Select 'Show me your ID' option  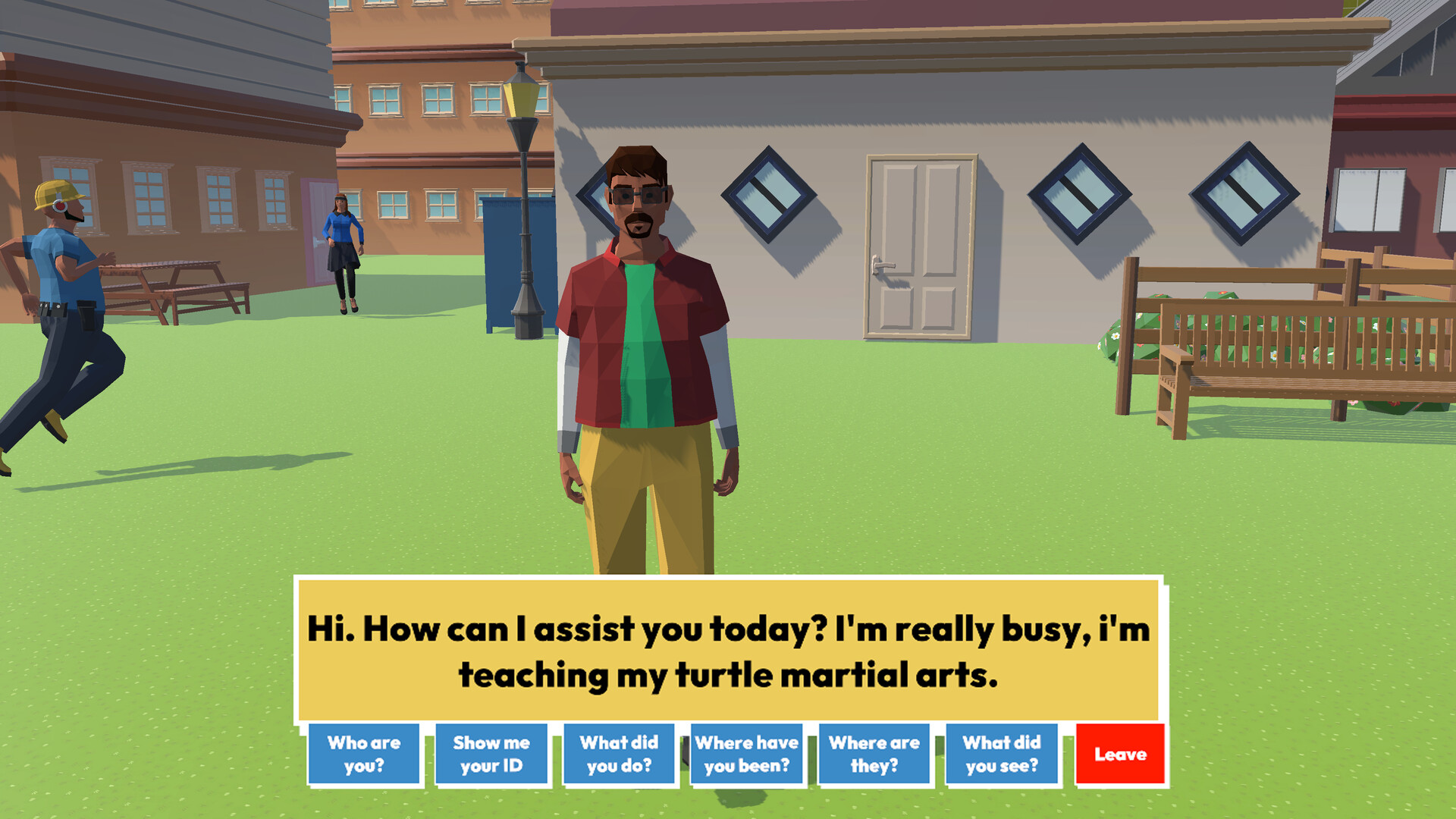[491, 754]
